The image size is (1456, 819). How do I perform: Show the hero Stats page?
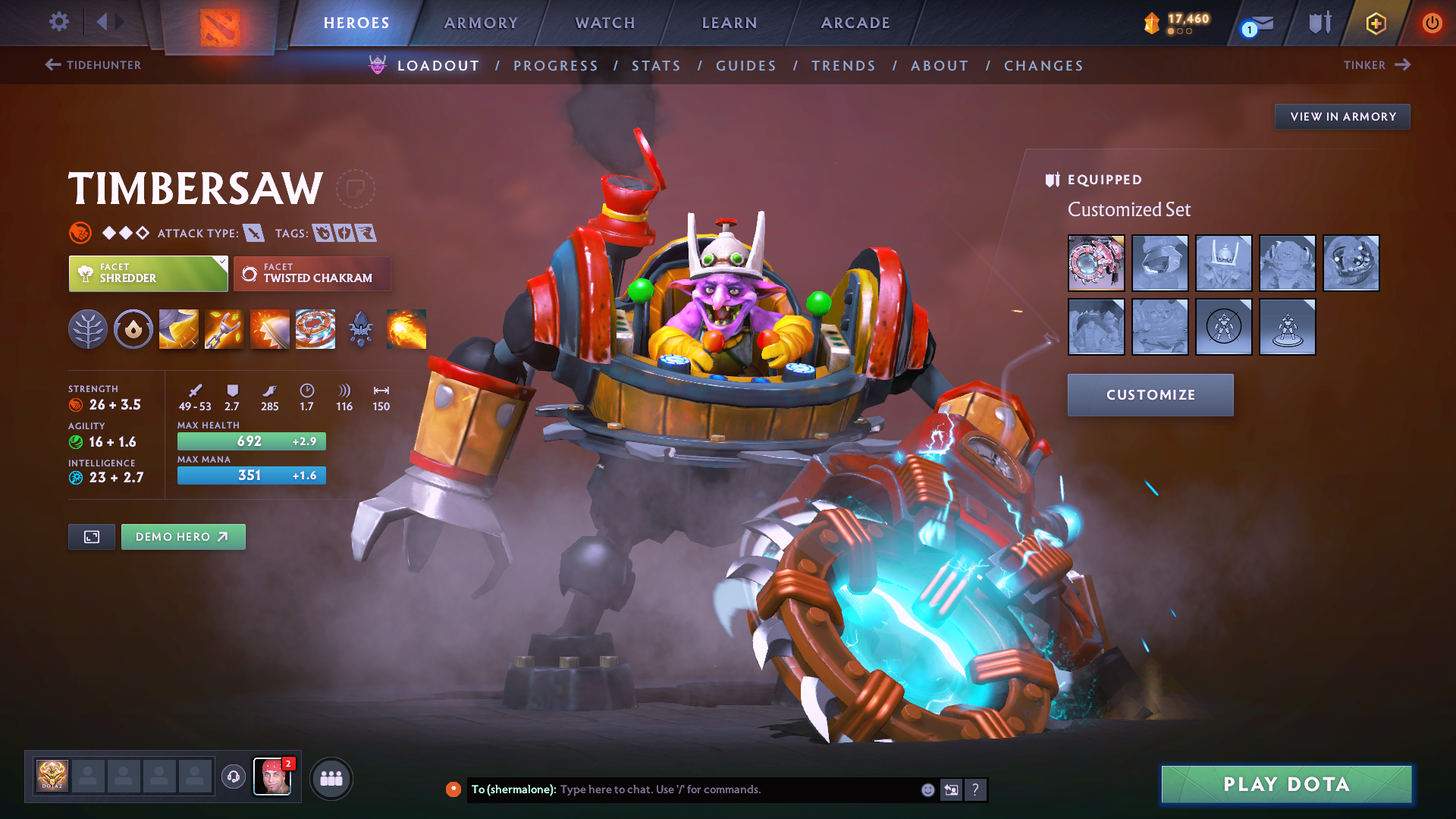pyautogui.click(x=656, y=66)
